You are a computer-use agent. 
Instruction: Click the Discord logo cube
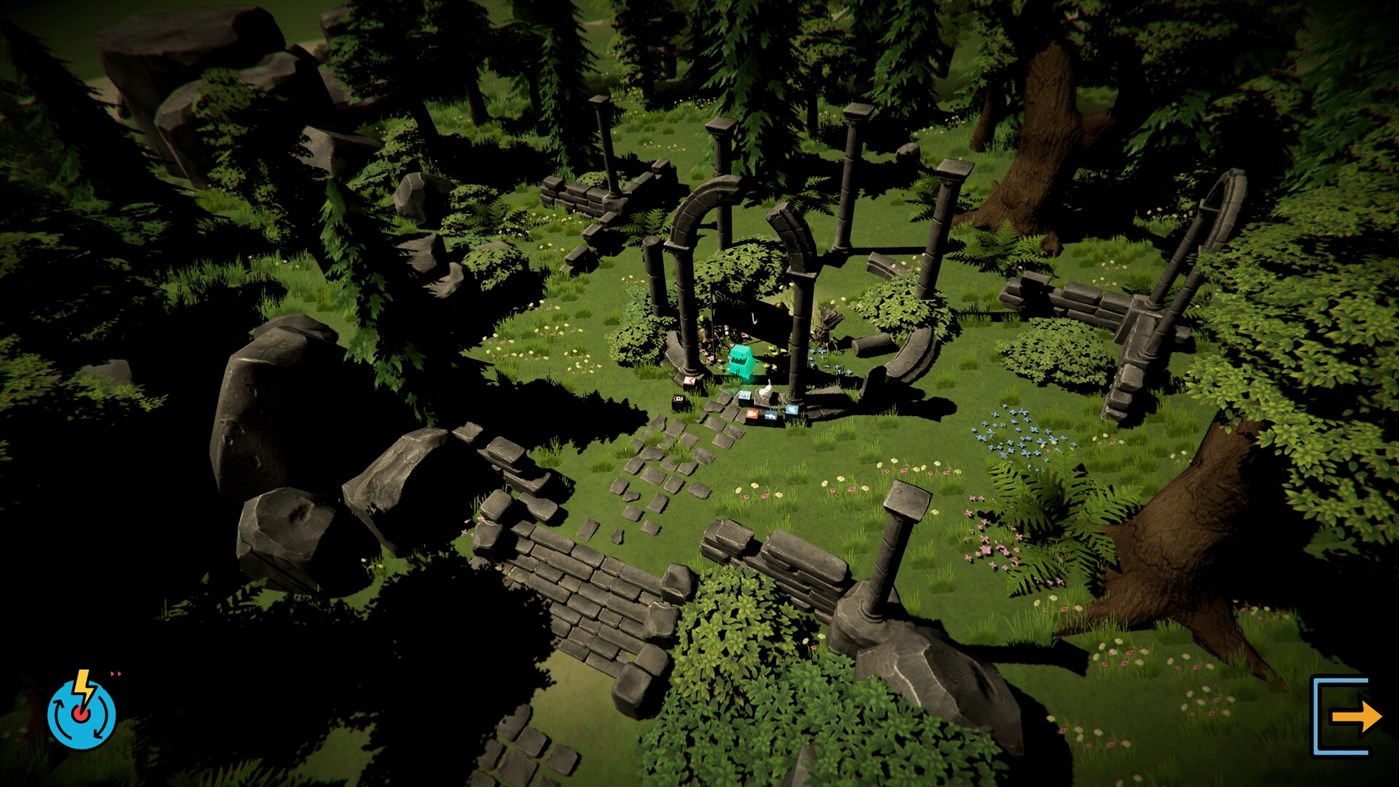pos(771,415)
